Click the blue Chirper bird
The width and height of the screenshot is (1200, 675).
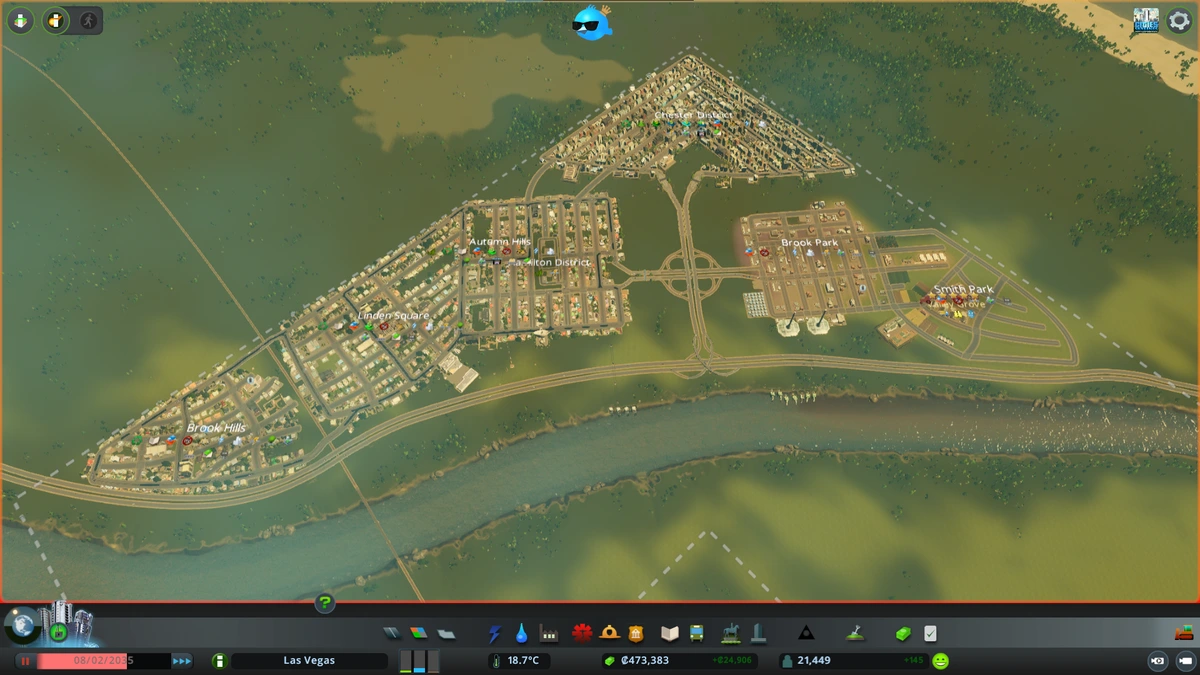[x=592, y=24]
